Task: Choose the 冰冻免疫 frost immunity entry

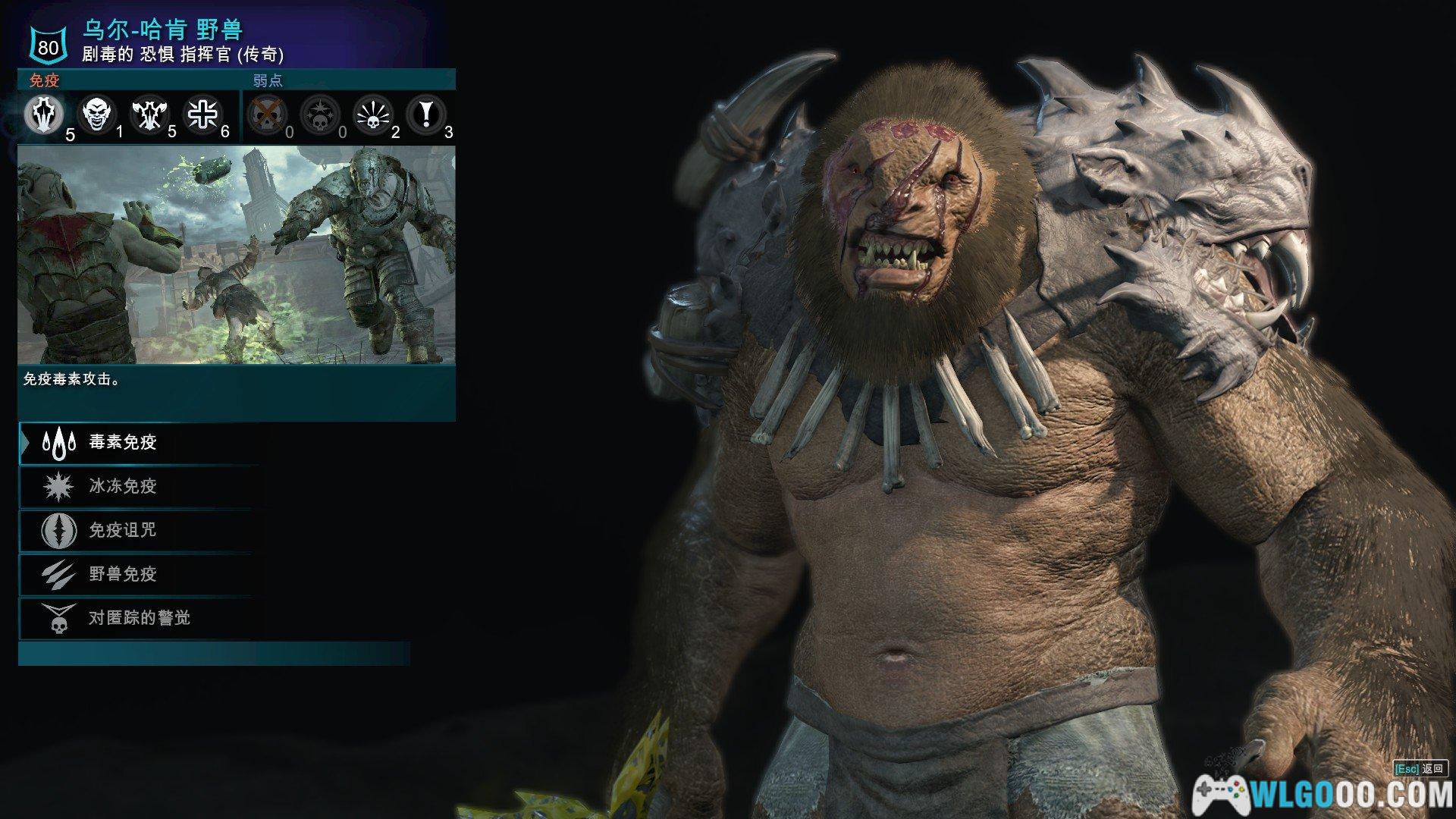Action: tap(121, 487)
